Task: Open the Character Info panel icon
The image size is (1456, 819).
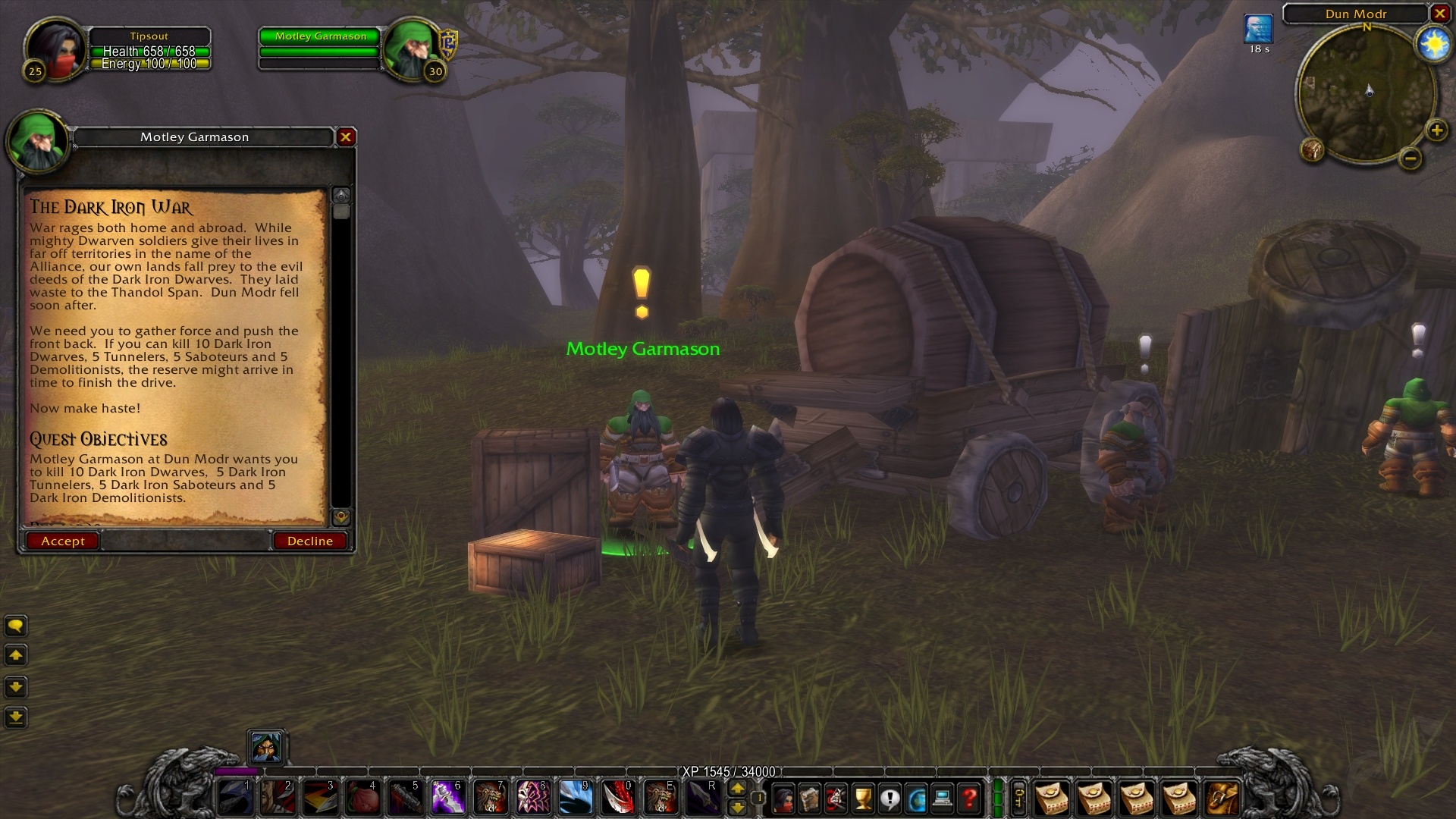Action: [784, 798]
